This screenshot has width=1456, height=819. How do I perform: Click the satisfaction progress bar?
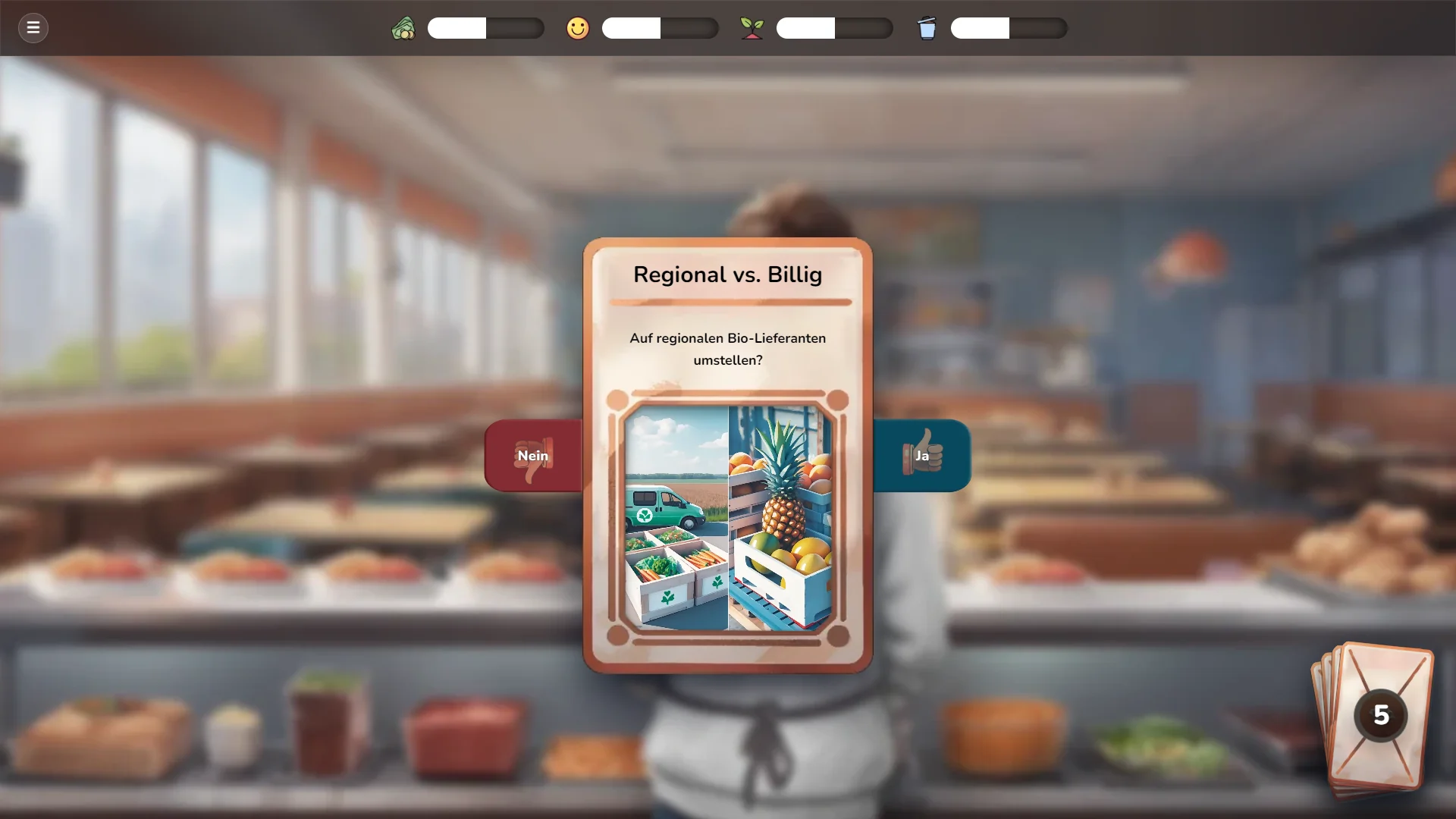tap(660, 28)
